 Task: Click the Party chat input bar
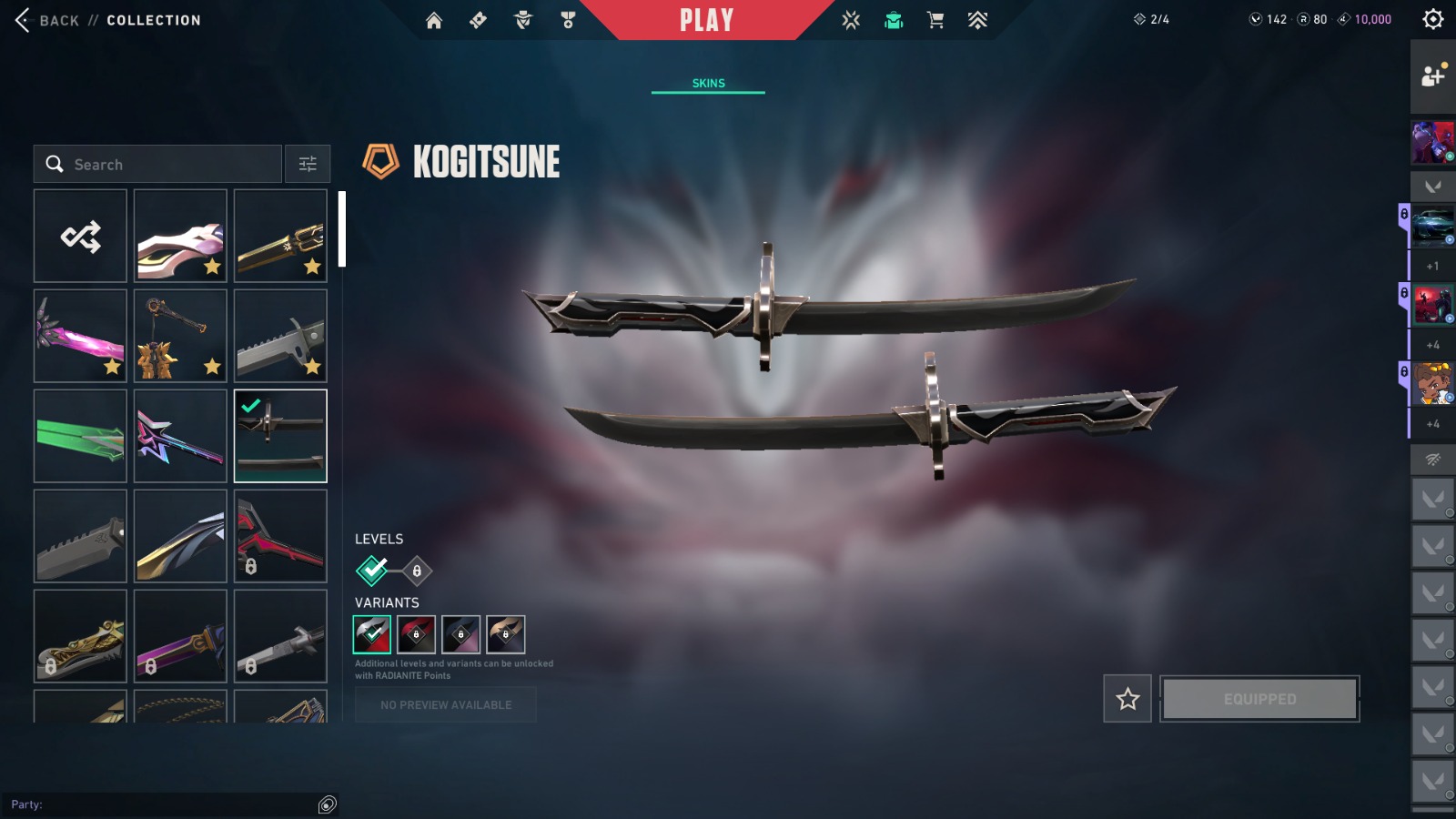click(164, 804)
